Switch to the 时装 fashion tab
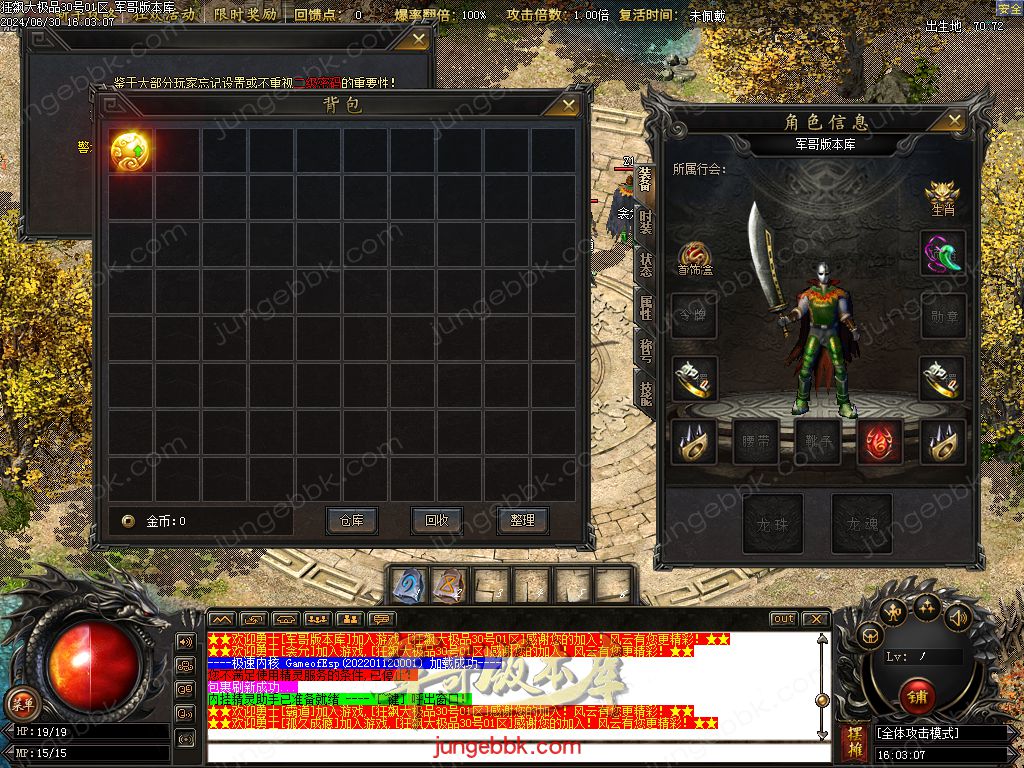1024x768 pixels. pos(646,223)
